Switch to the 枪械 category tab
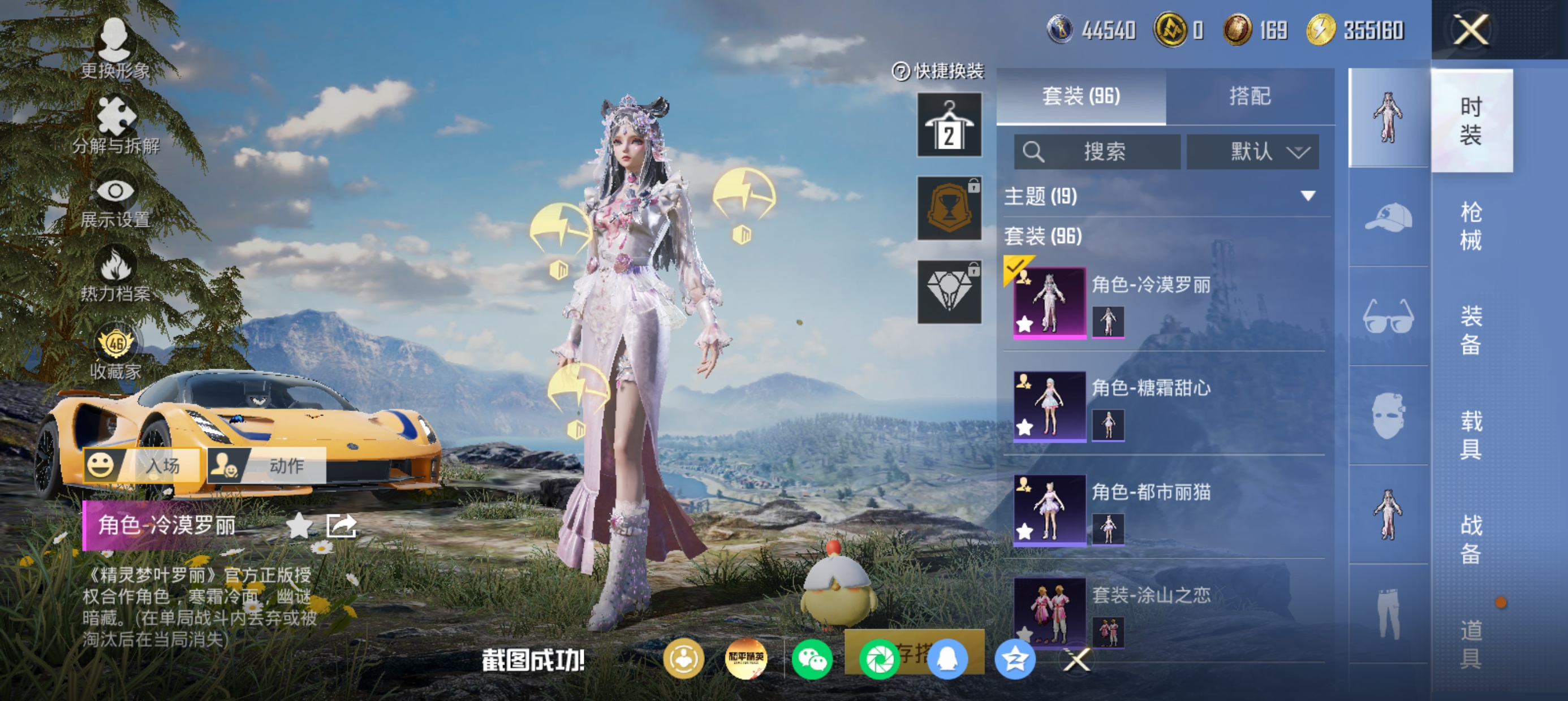Viewport: 1568px width, 701px height. (1471, 226)
